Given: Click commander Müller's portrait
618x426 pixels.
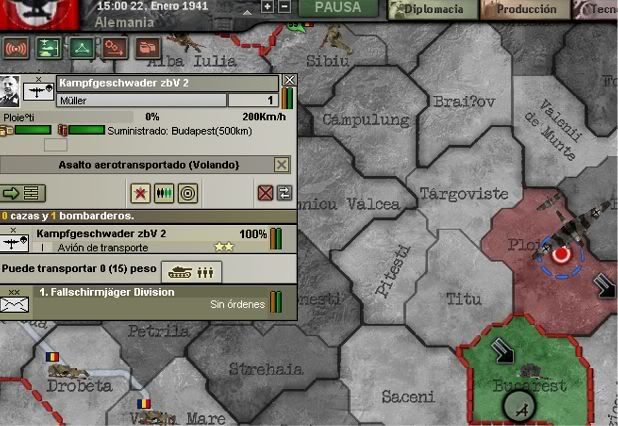Looking at the screenshot, I should (13, 90).
